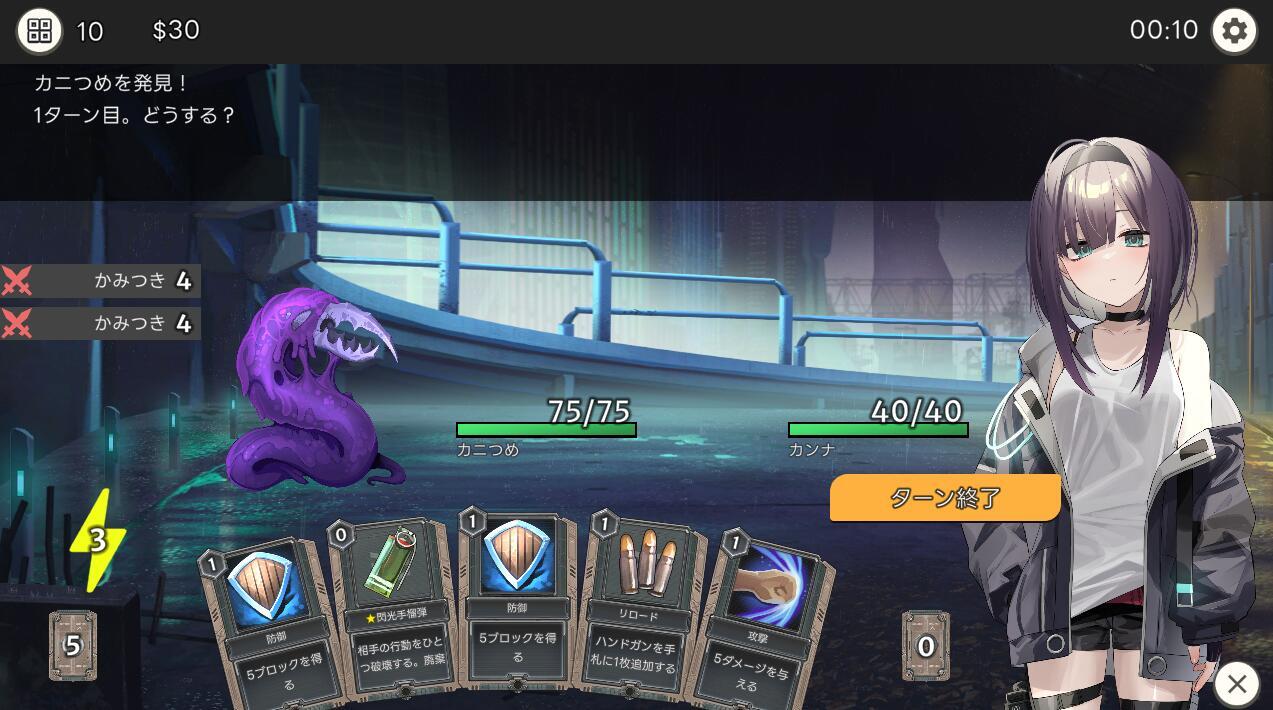This screenshot has width=1273, height=710.
Task: Open the grid menu icon
Action: pyautogui.click(x=39, y=31)
